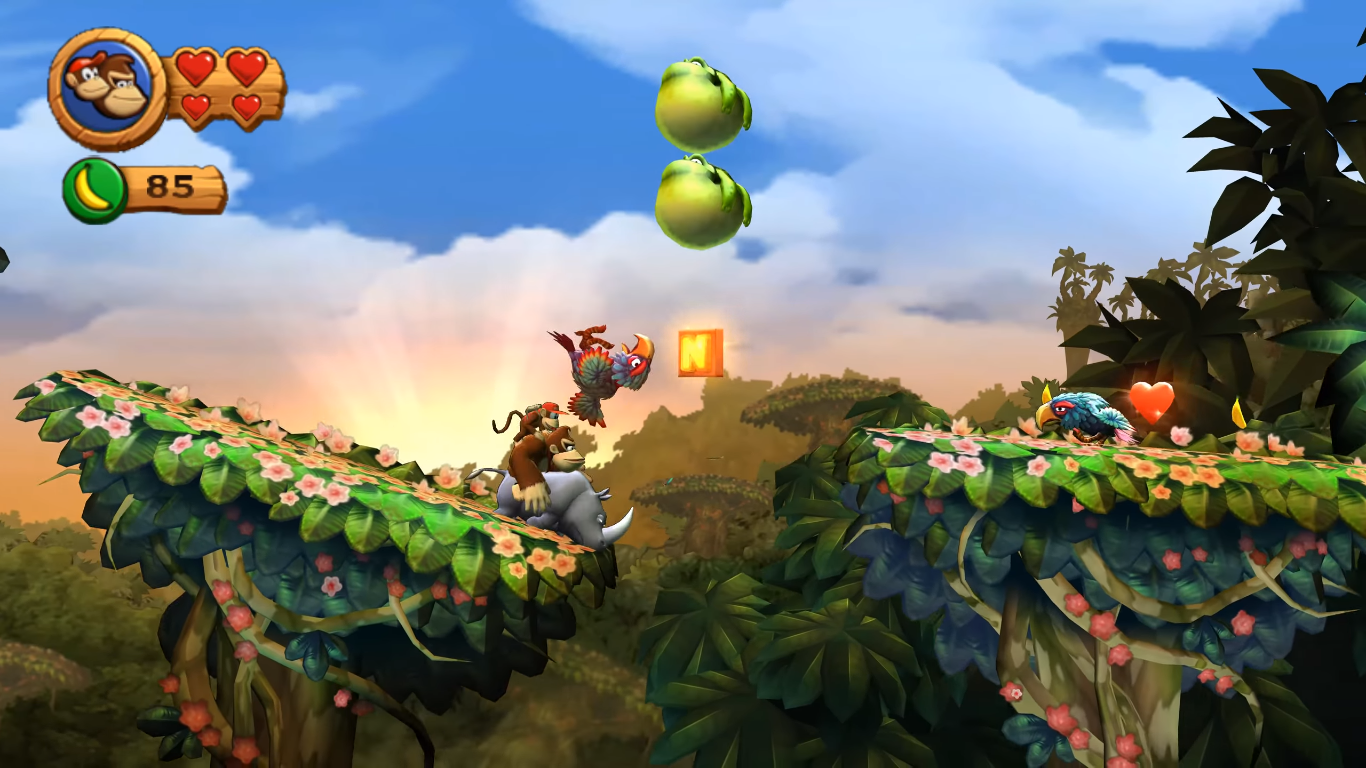The image size is (1366, 768).
Task: Click the heart on the lower wooden plank
Action: pyautogui.click(x=195, y=108)
